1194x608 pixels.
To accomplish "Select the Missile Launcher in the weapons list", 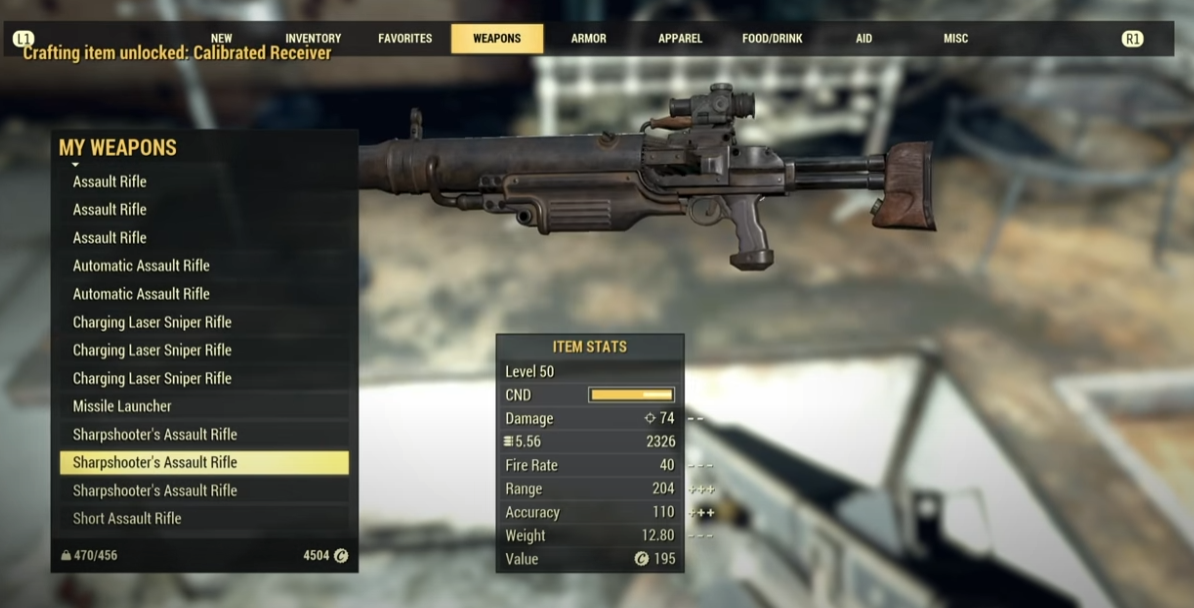I will click(x=122, y=406).
